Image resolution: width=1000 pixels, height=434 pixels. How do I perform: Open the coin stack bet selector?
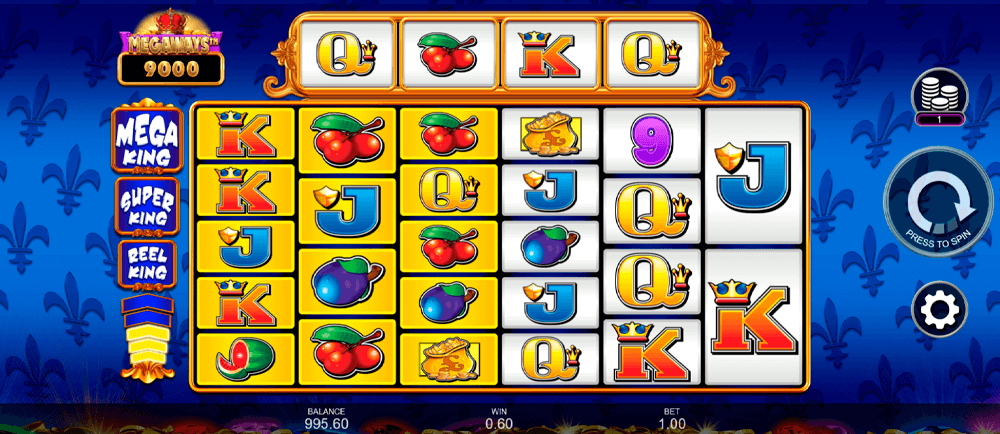(938, 99)
